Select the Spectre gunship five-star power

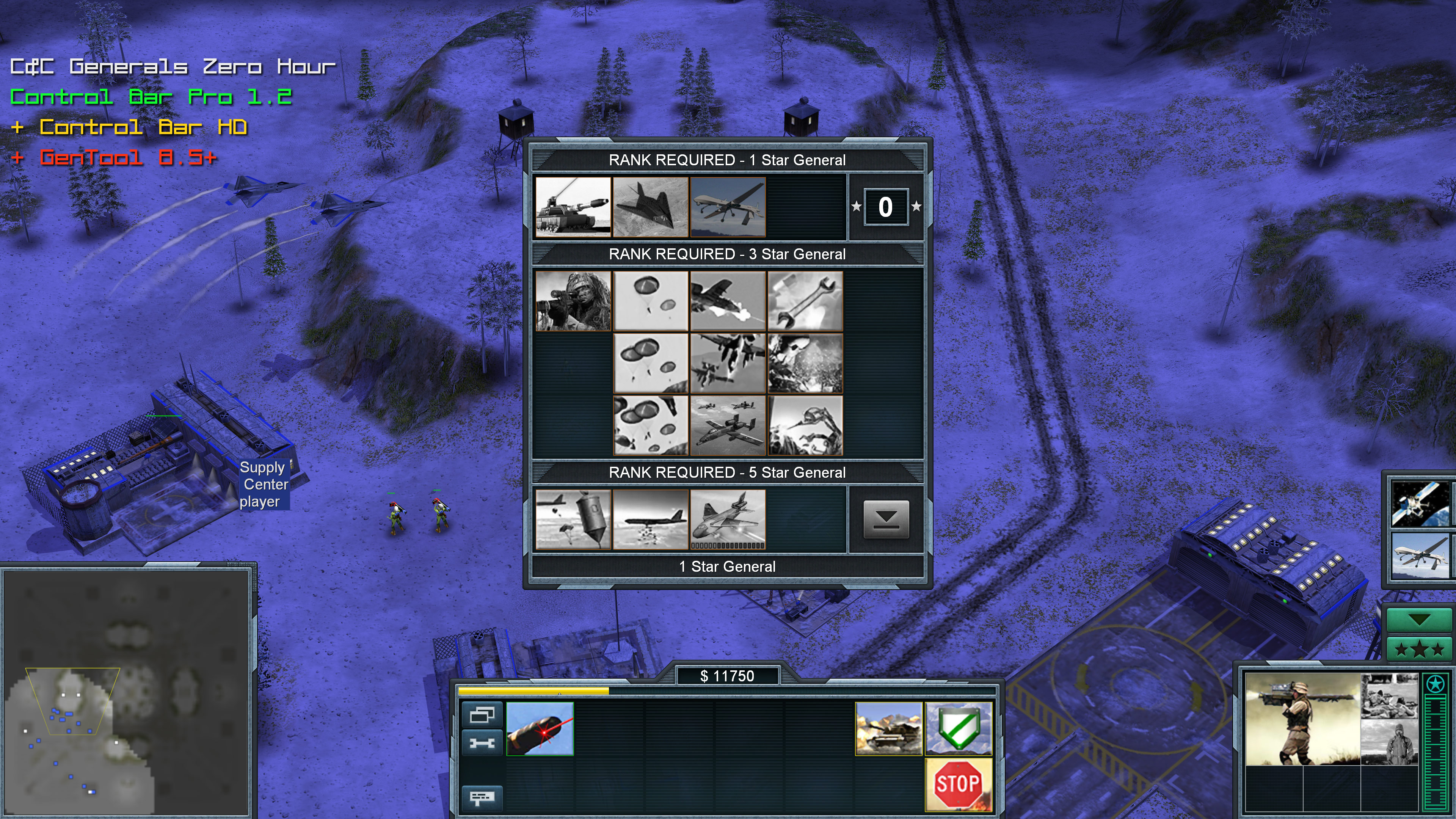[728, 519]
